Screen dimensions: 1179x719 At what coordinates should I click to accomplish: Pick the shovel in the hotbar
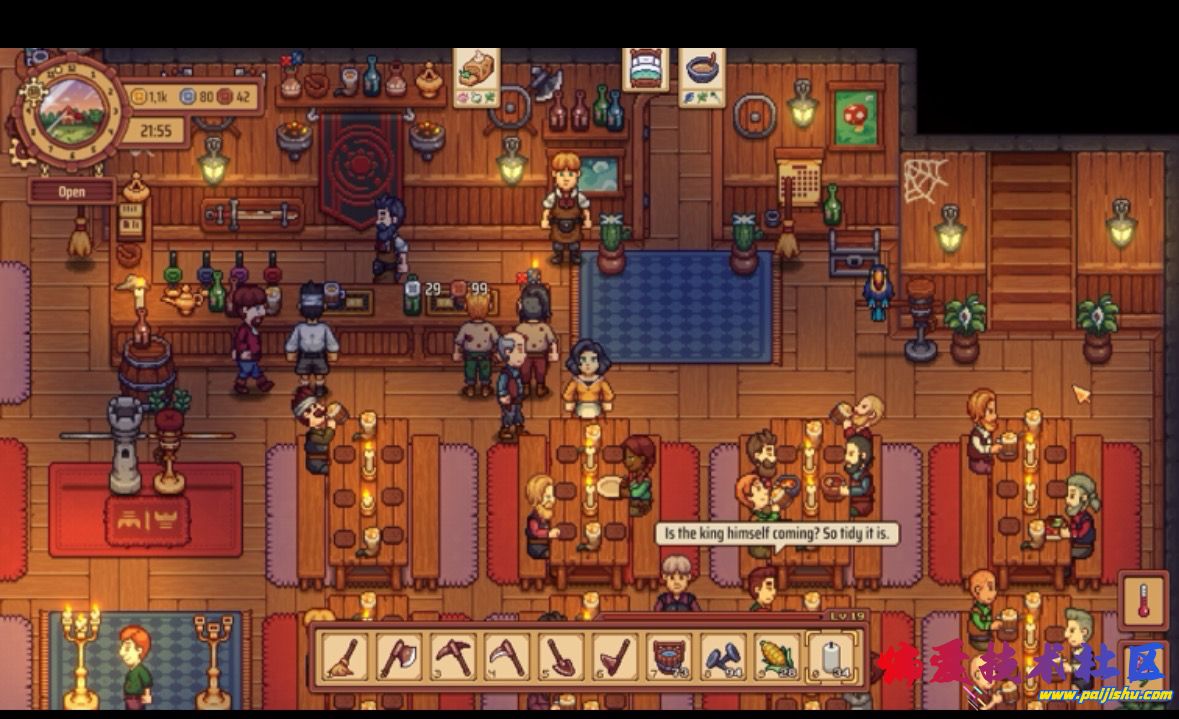tap(561, 657)
